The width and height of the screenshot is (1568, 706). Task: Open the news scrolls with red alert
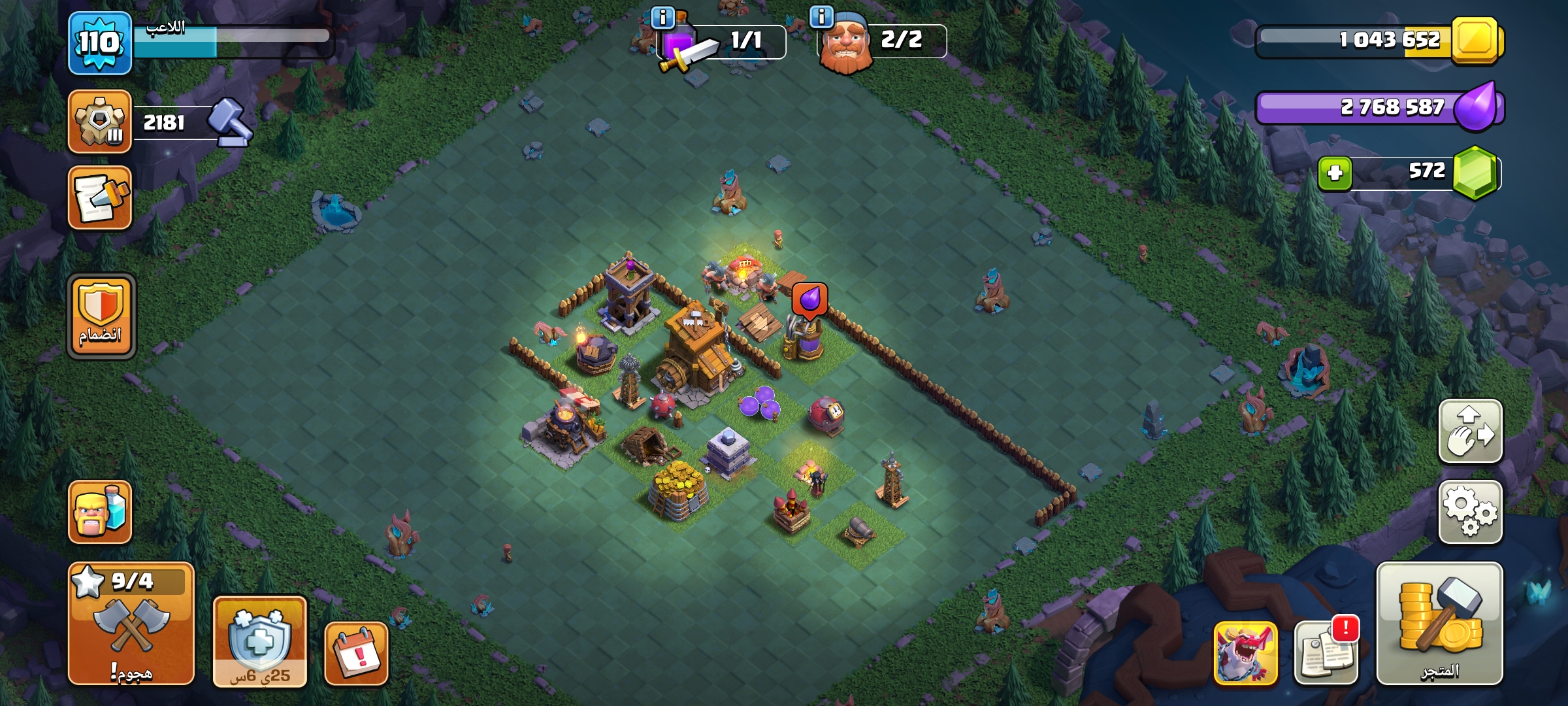pos(1326,651)
